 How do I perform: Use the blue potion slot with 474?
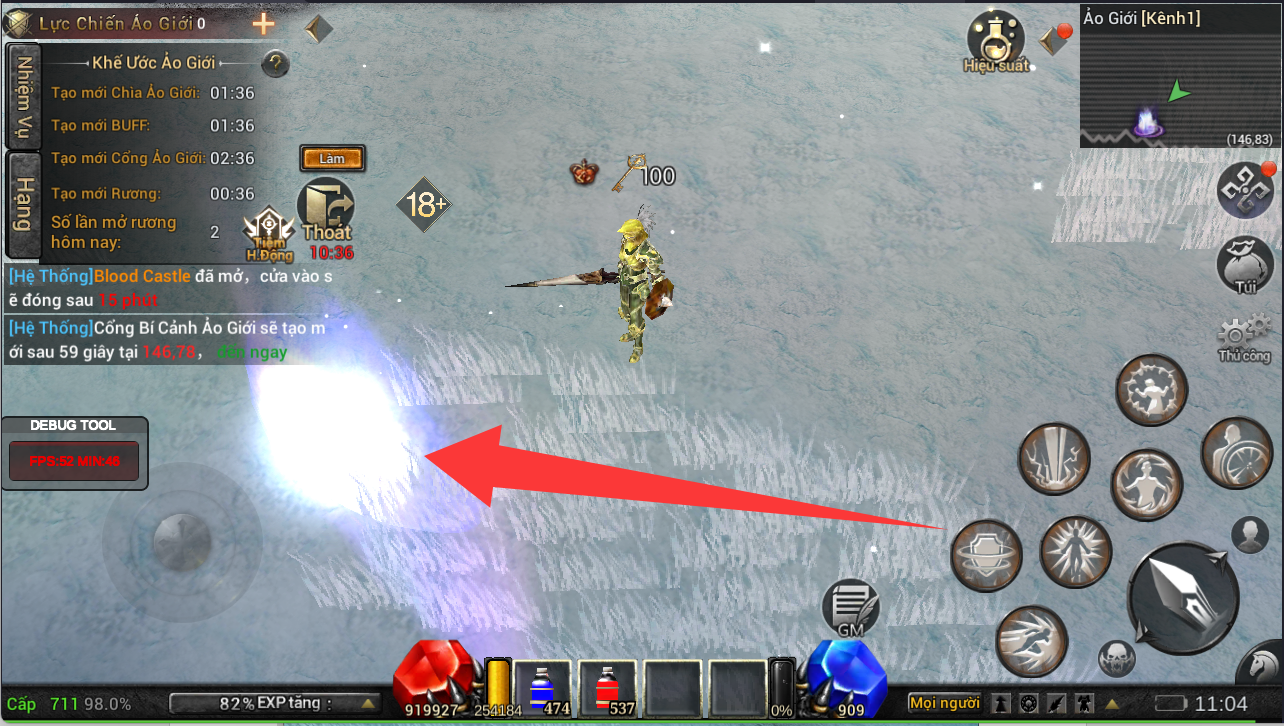click(542, 688)
